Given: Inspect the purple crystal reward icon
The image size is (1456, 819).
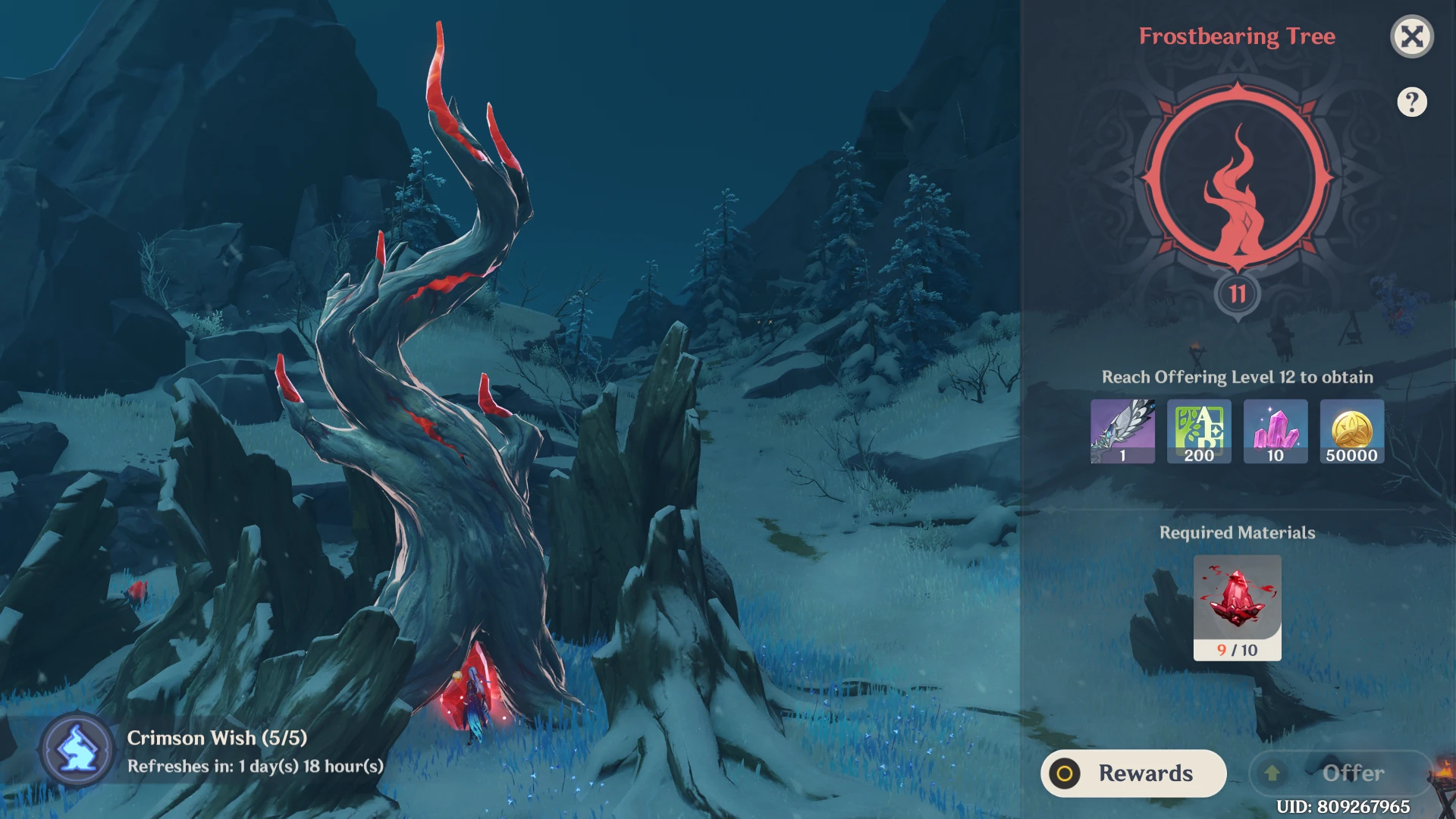Looking at the screenshot, I should [1276, 431].
